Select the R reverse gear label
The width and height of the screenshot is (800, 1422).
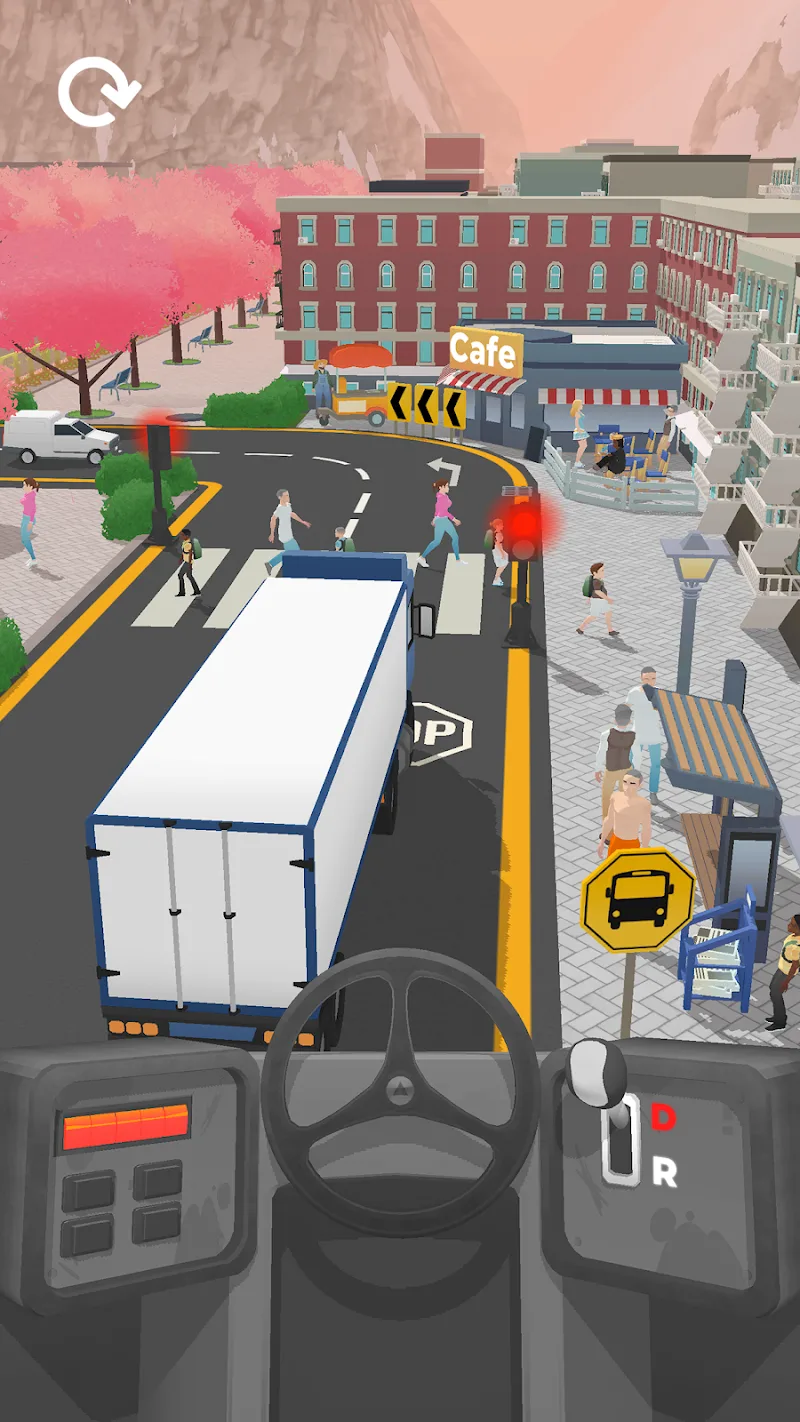click(x=664, y=1172)
